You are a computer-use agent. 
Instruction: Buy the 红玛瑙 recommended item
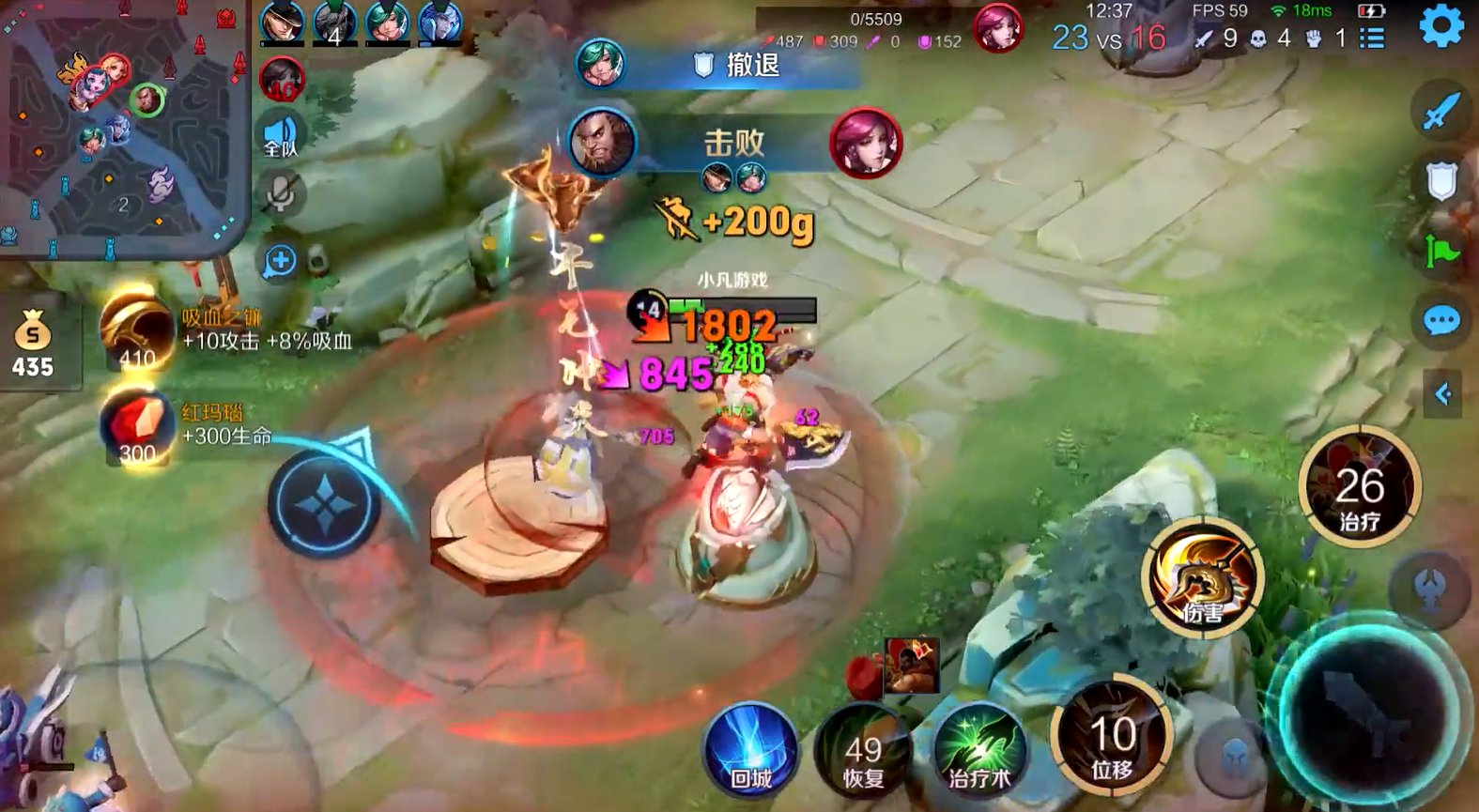click(137, 427)
